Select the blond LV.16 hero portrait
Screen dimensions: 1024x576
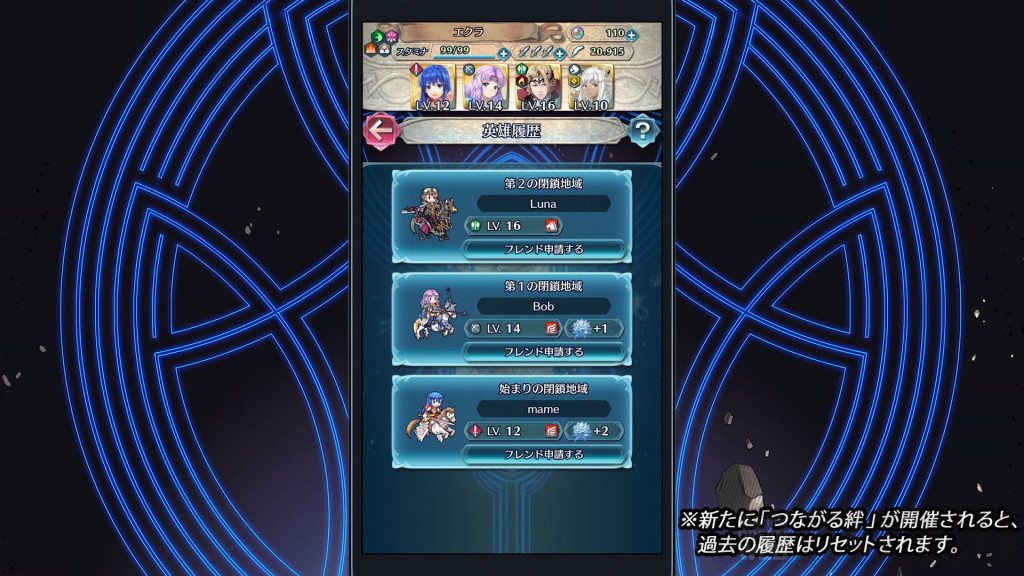tap(536, 87)
